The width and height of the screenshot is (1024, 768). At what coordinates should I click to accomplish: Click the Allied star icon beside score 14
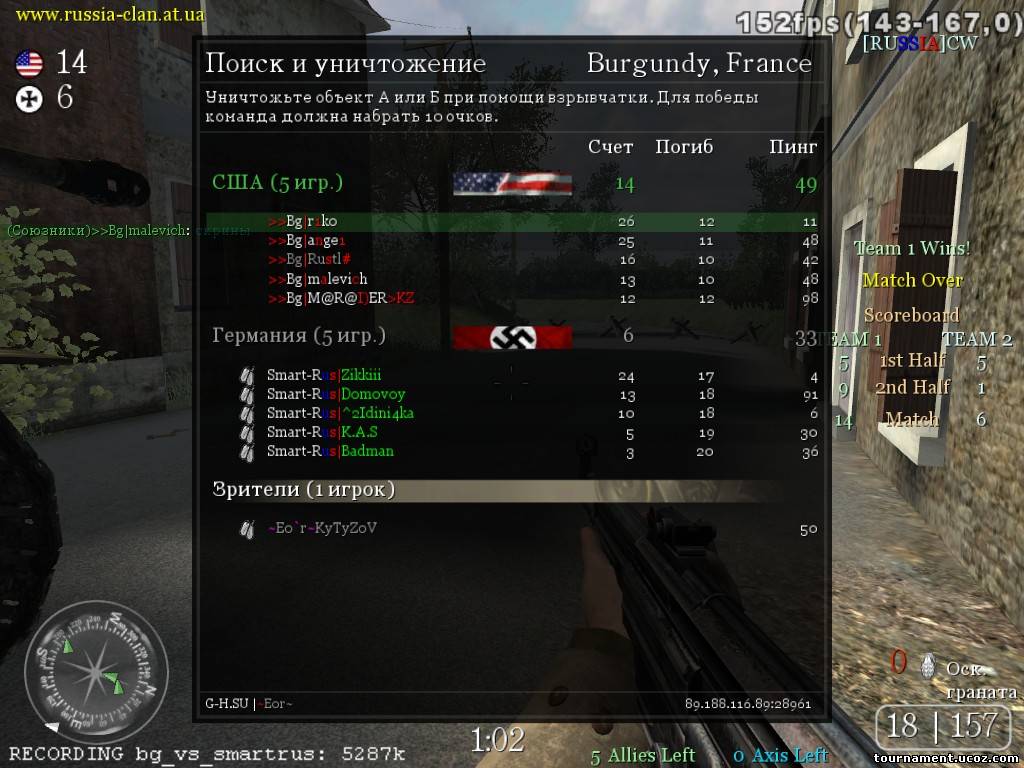(29, 64)
